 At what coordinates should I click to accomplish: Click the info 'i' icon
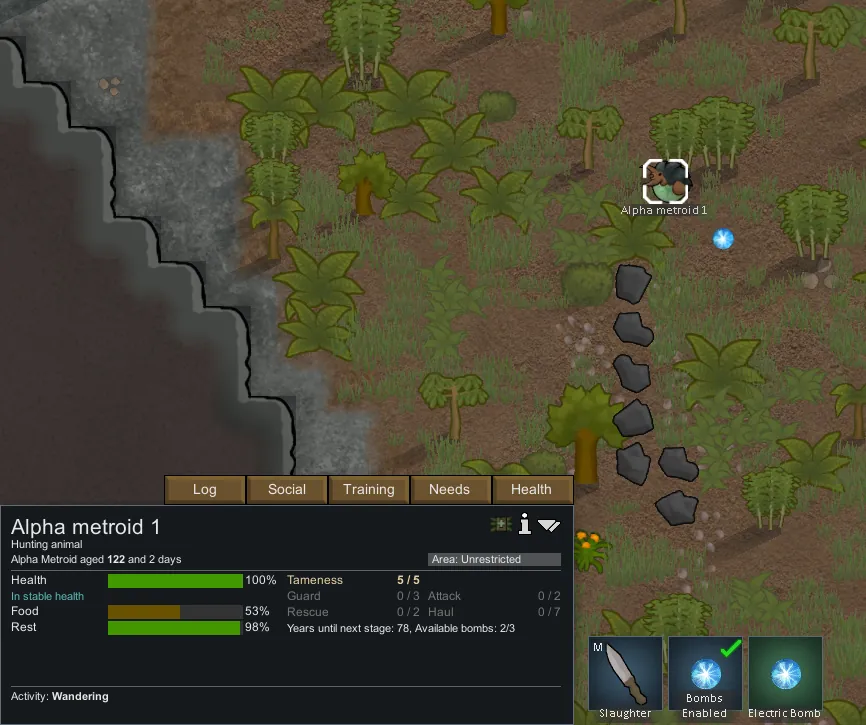[x=524, y=524]
